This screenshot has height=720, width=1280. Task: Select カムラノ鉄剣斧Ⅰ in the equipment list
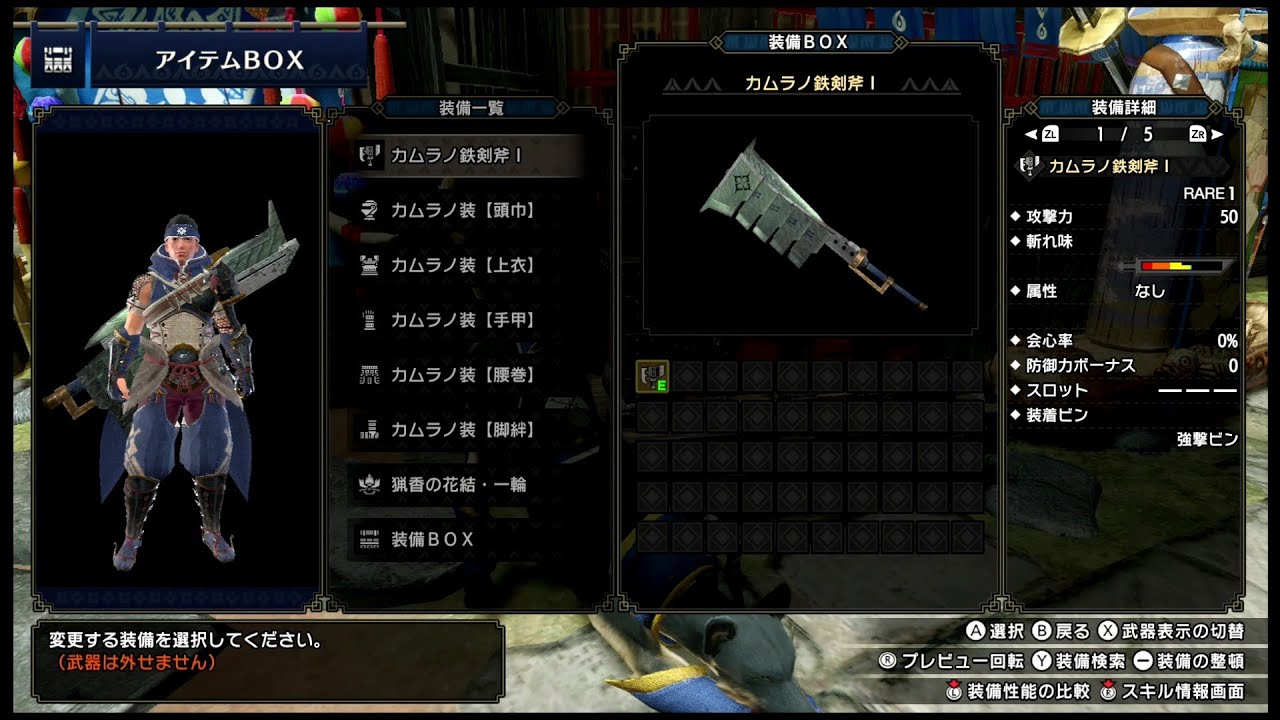(x=467, y=156)
